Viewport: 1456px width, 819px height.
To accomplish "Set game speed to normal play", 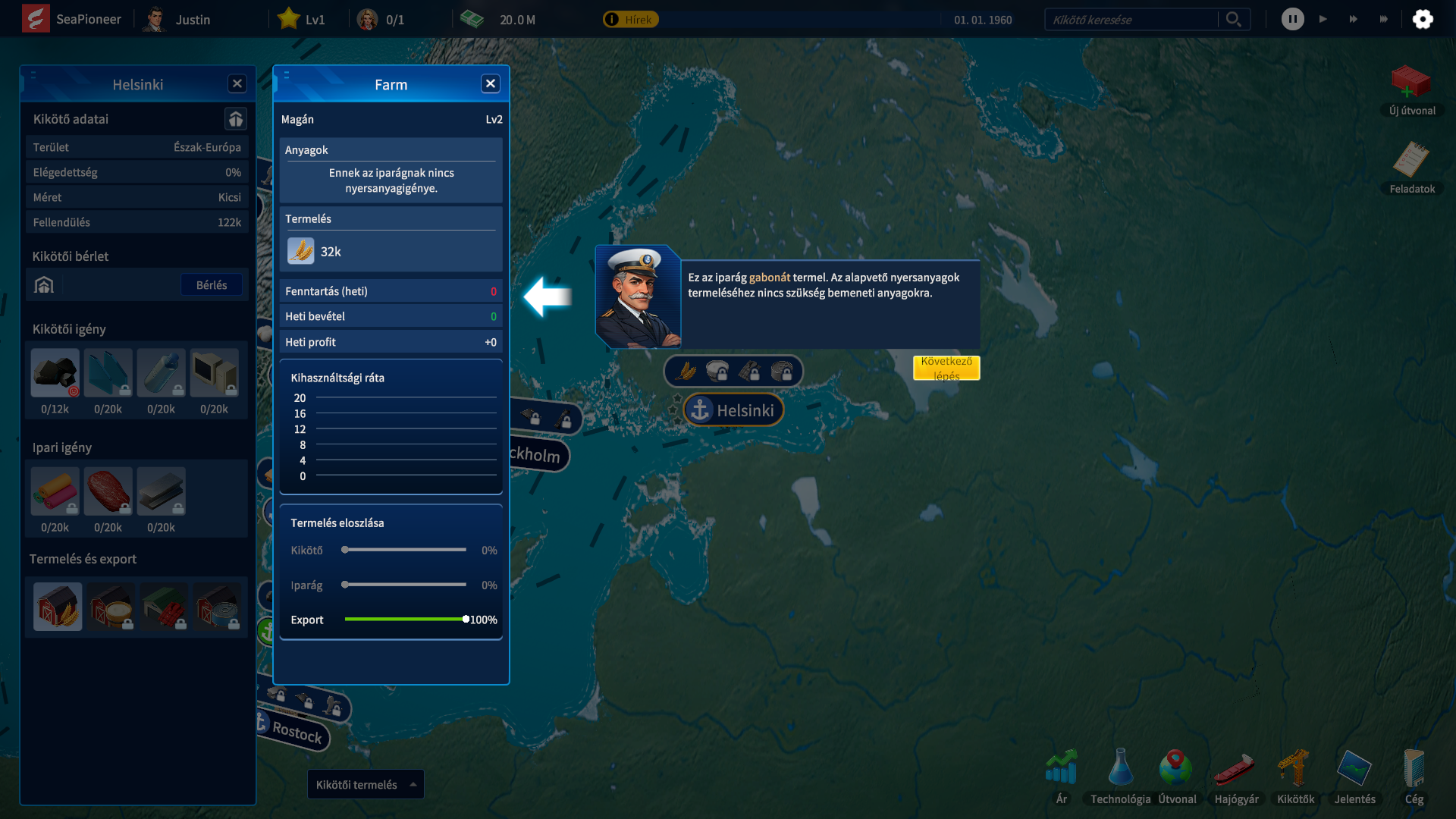I will click(x=1323, y=20).
